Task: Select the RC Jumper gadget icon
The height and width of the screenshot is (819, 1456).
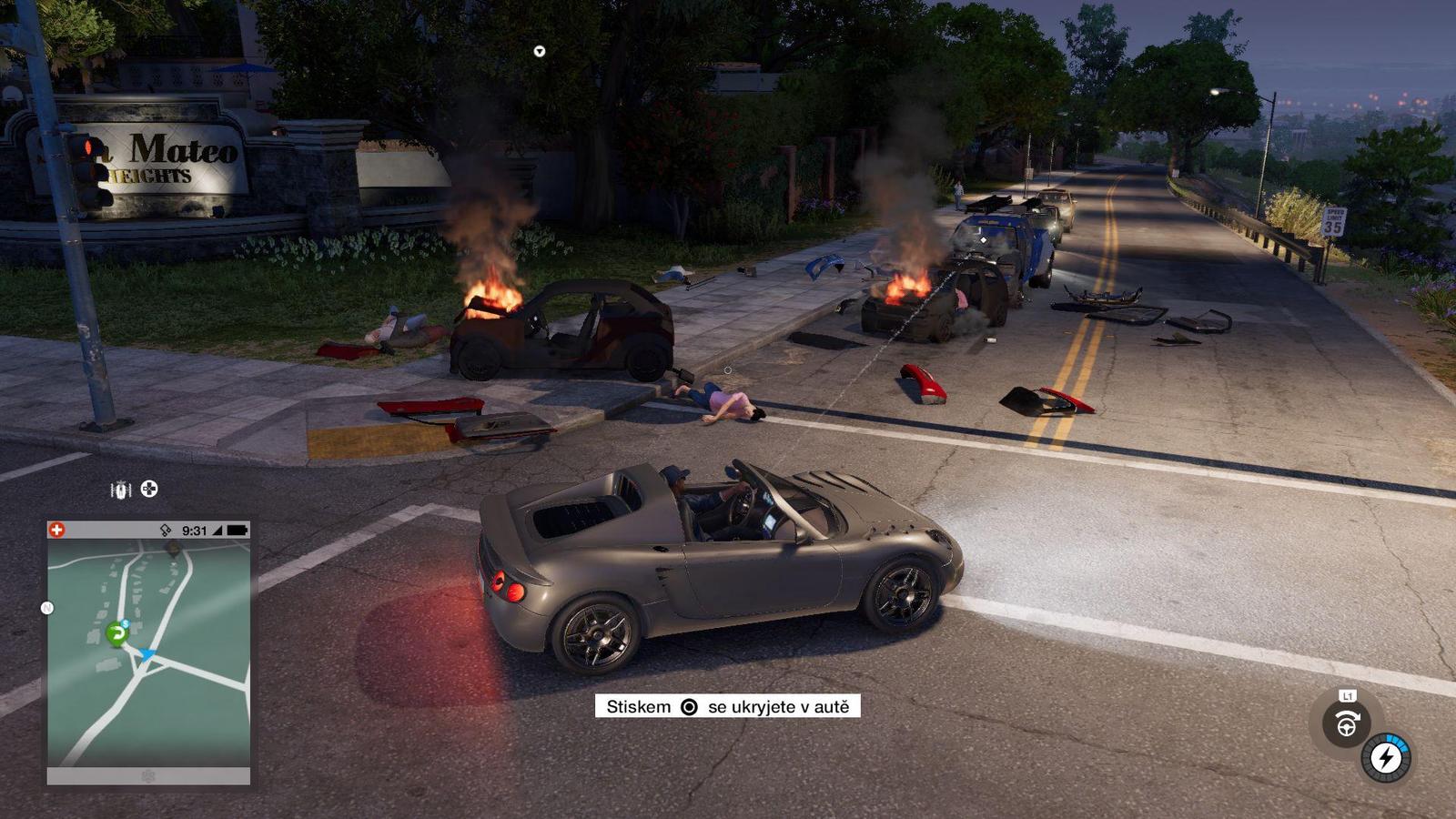Action: 120,490
